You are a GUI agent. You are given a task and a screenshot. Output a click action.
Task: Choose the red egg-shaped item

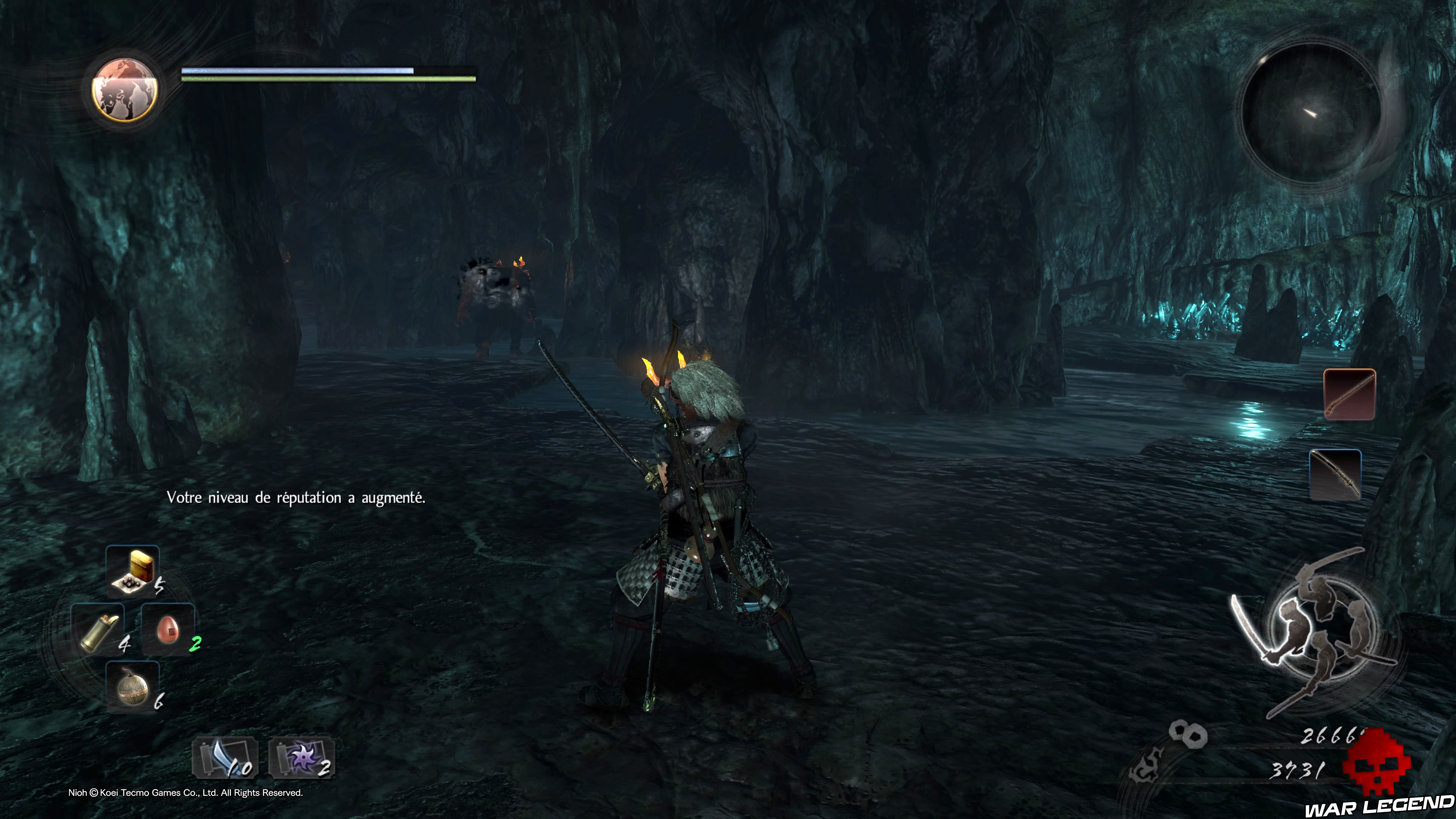tap(168, 629)
